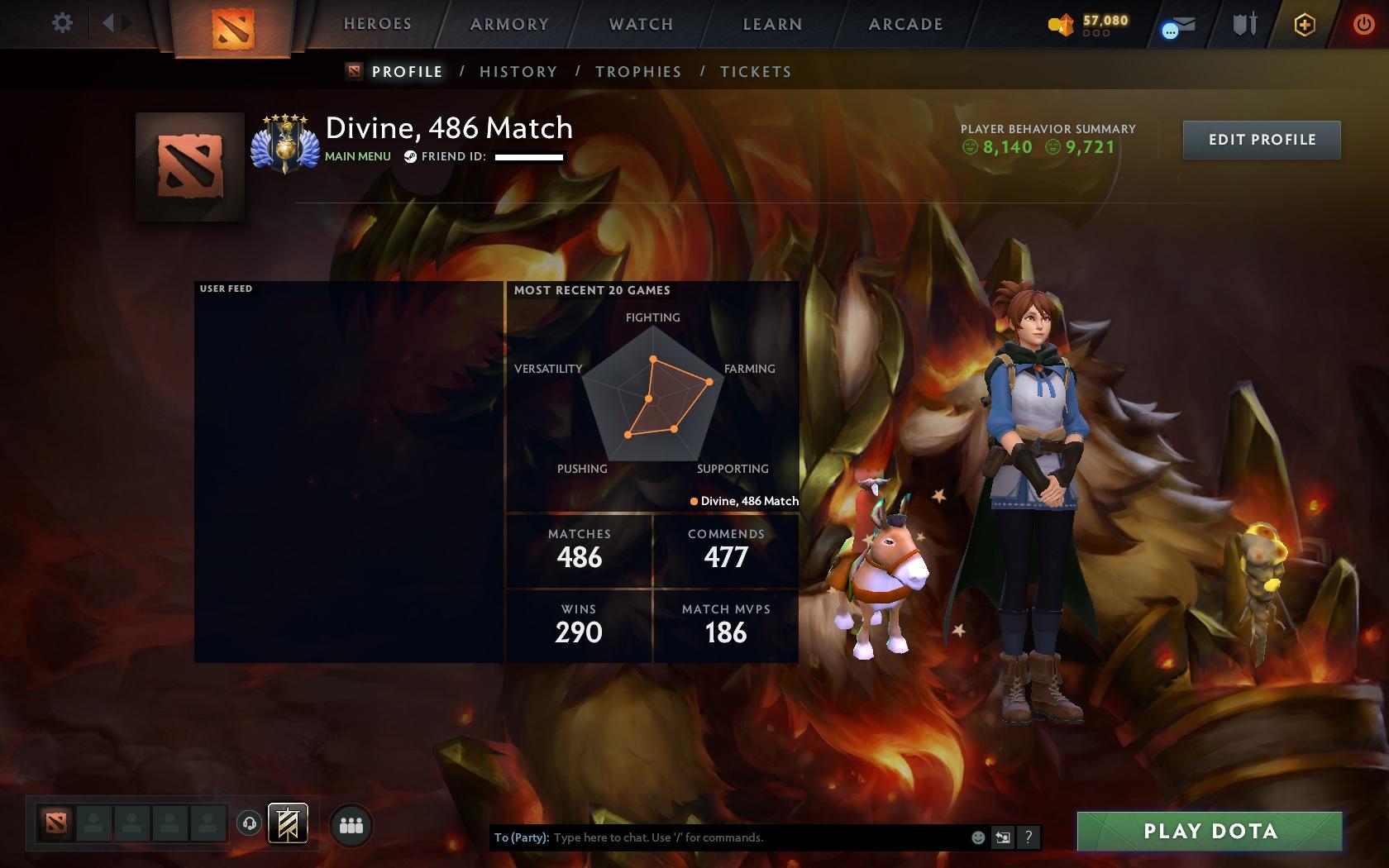Toggle voice chat with the headset icon
Image resolution: width=1389 pixels, height=868 pixels.
point(249,823)
